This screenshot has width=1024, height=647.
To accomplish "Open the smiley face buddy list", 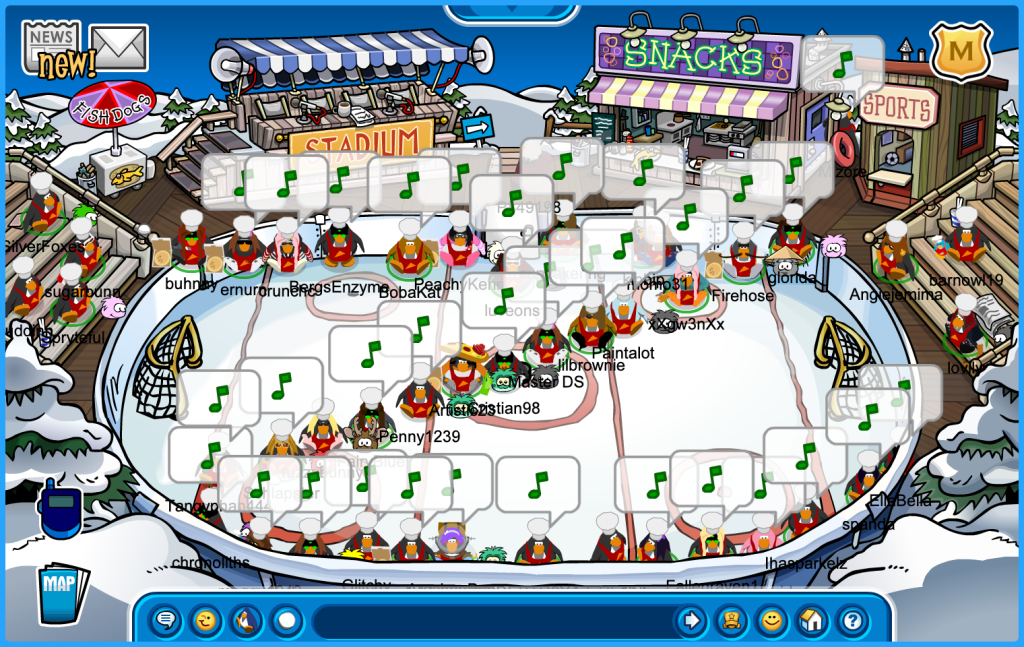I will [x=771, y=621].
